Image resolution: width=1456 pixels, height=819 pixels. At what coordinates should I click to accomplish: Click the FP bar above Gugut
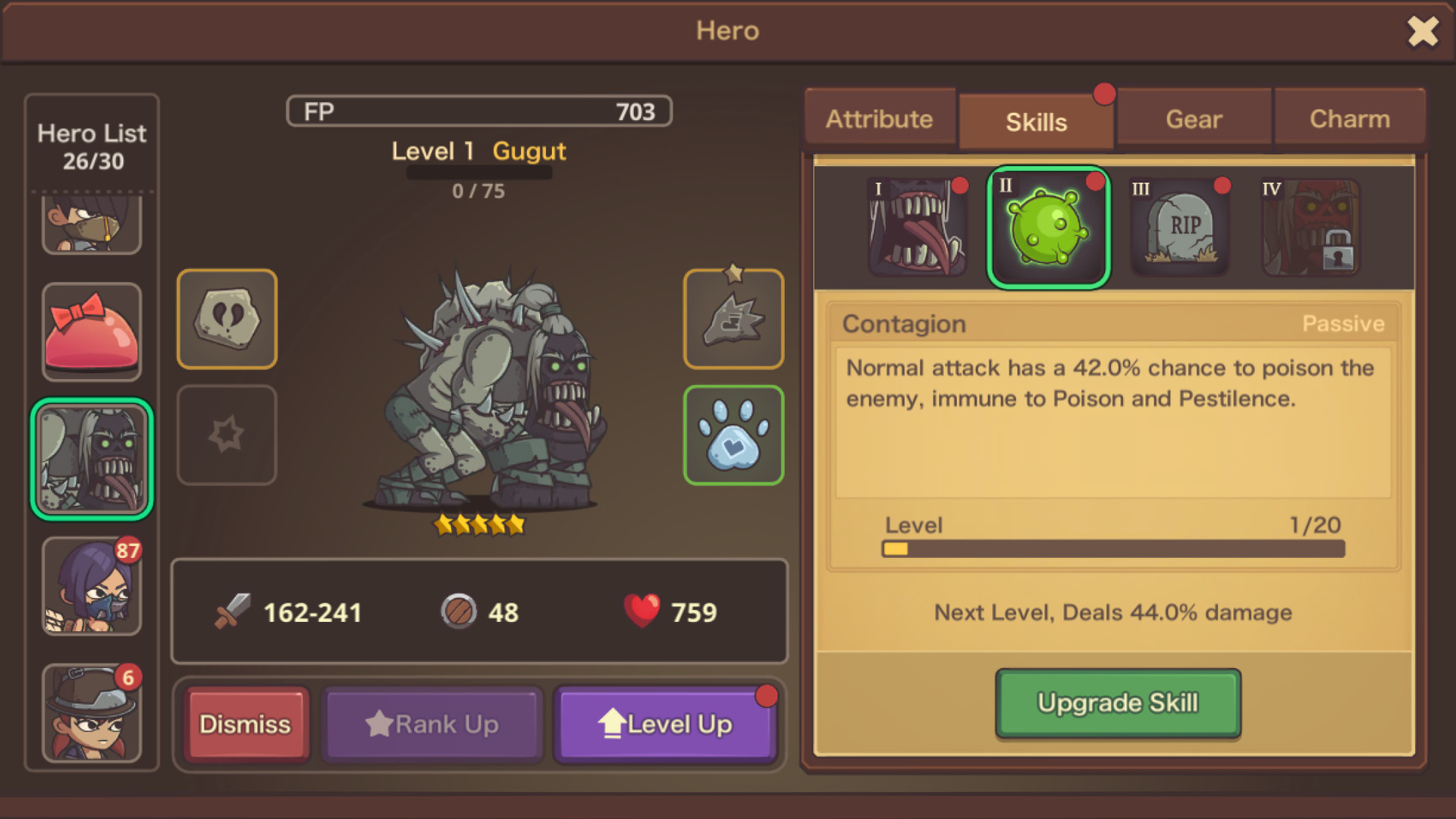tap(478, 111)
